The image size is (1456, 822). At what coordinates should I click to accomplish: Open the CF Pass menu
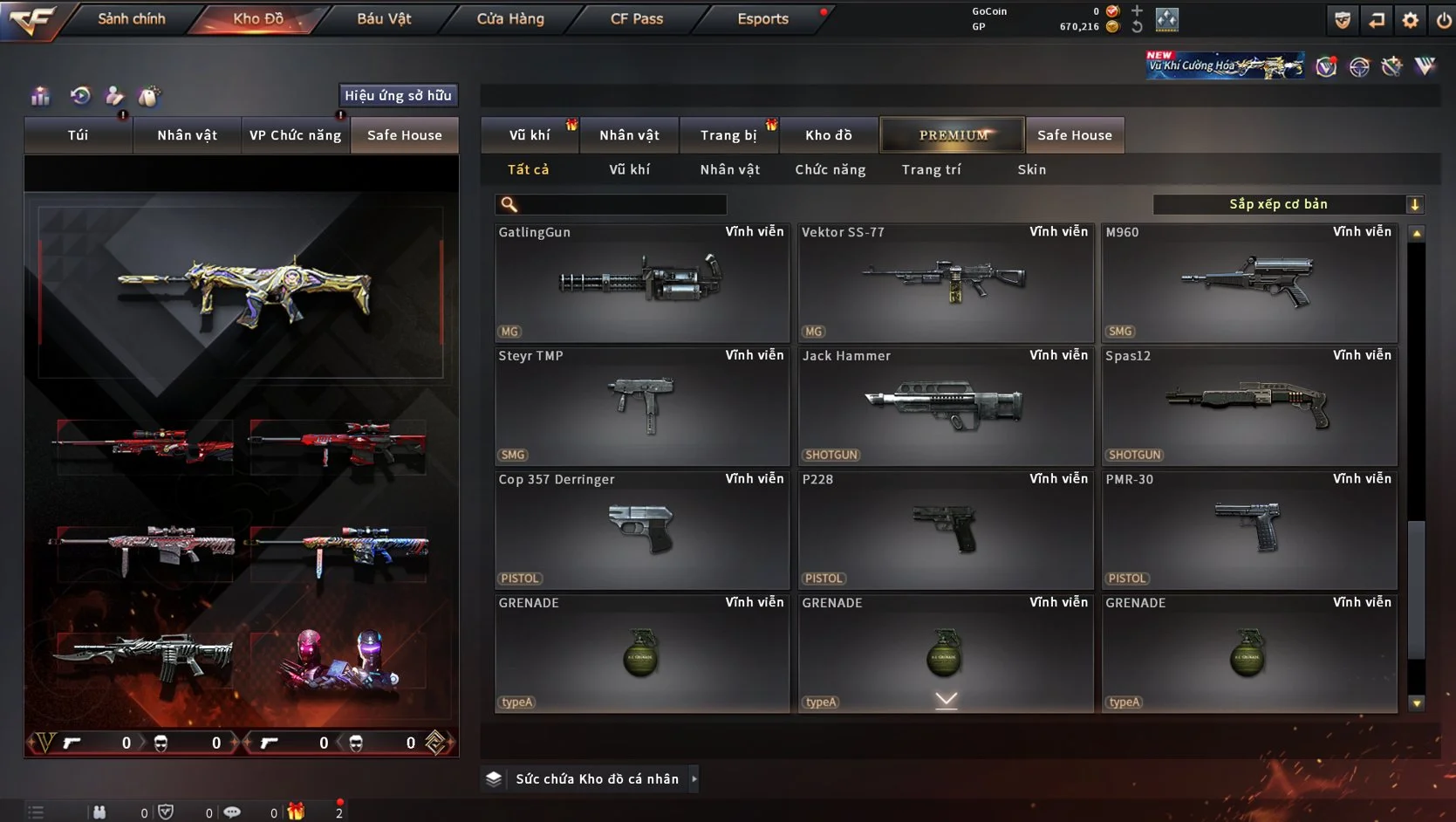click(637, 18)
